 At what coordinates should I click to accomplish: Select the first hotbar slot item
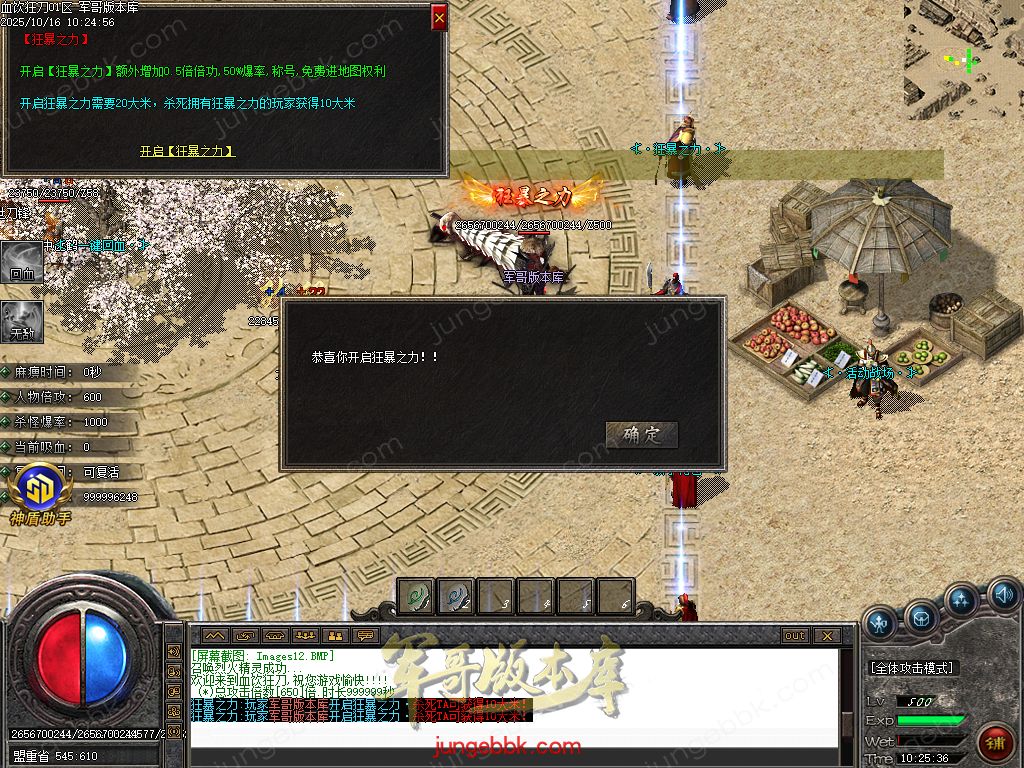(416, 597)
